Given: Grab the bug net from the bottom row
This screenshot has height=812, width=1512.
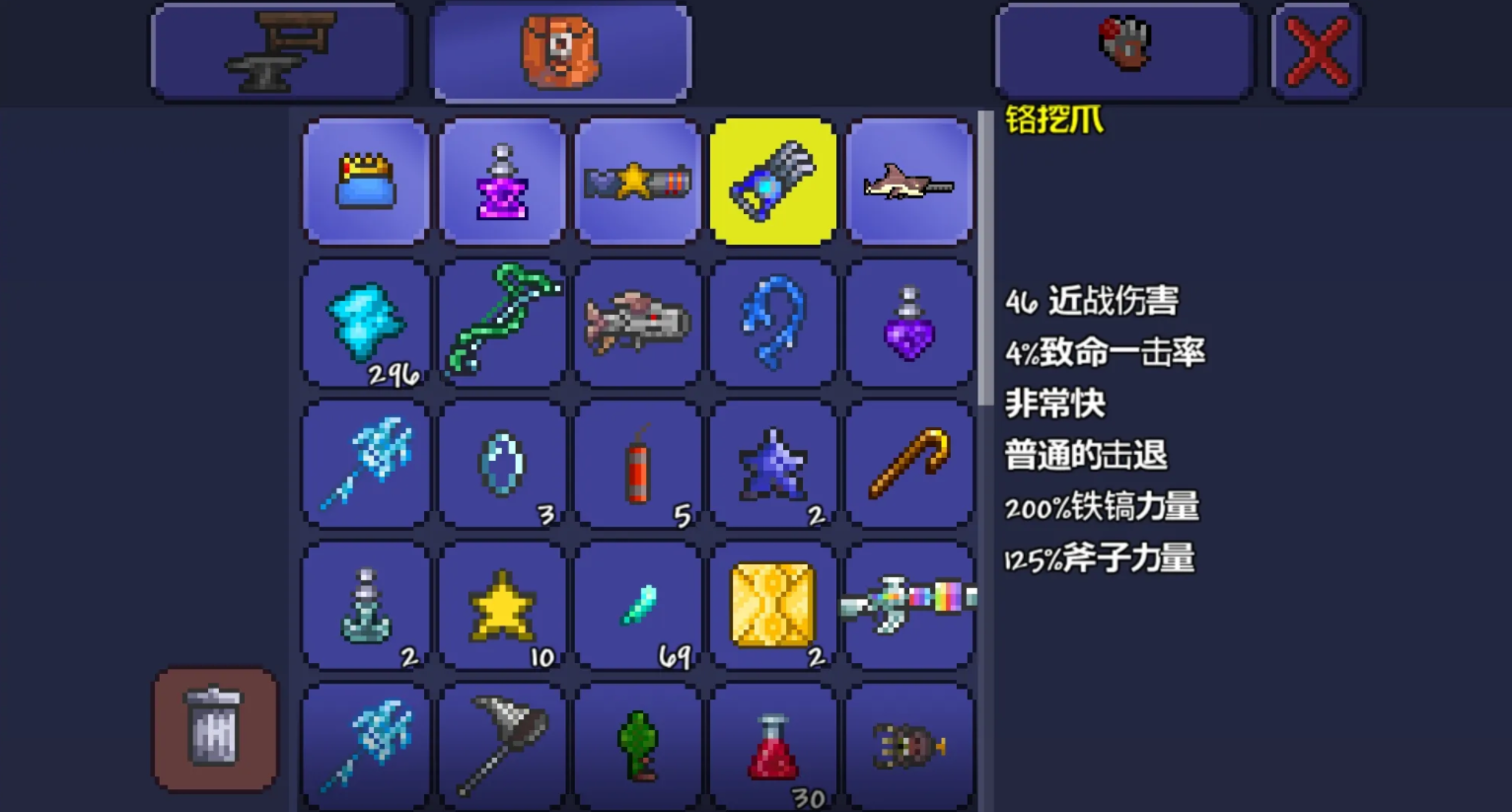Looking at the screenshot, I should pyautogui.click(x=503, y=747).
